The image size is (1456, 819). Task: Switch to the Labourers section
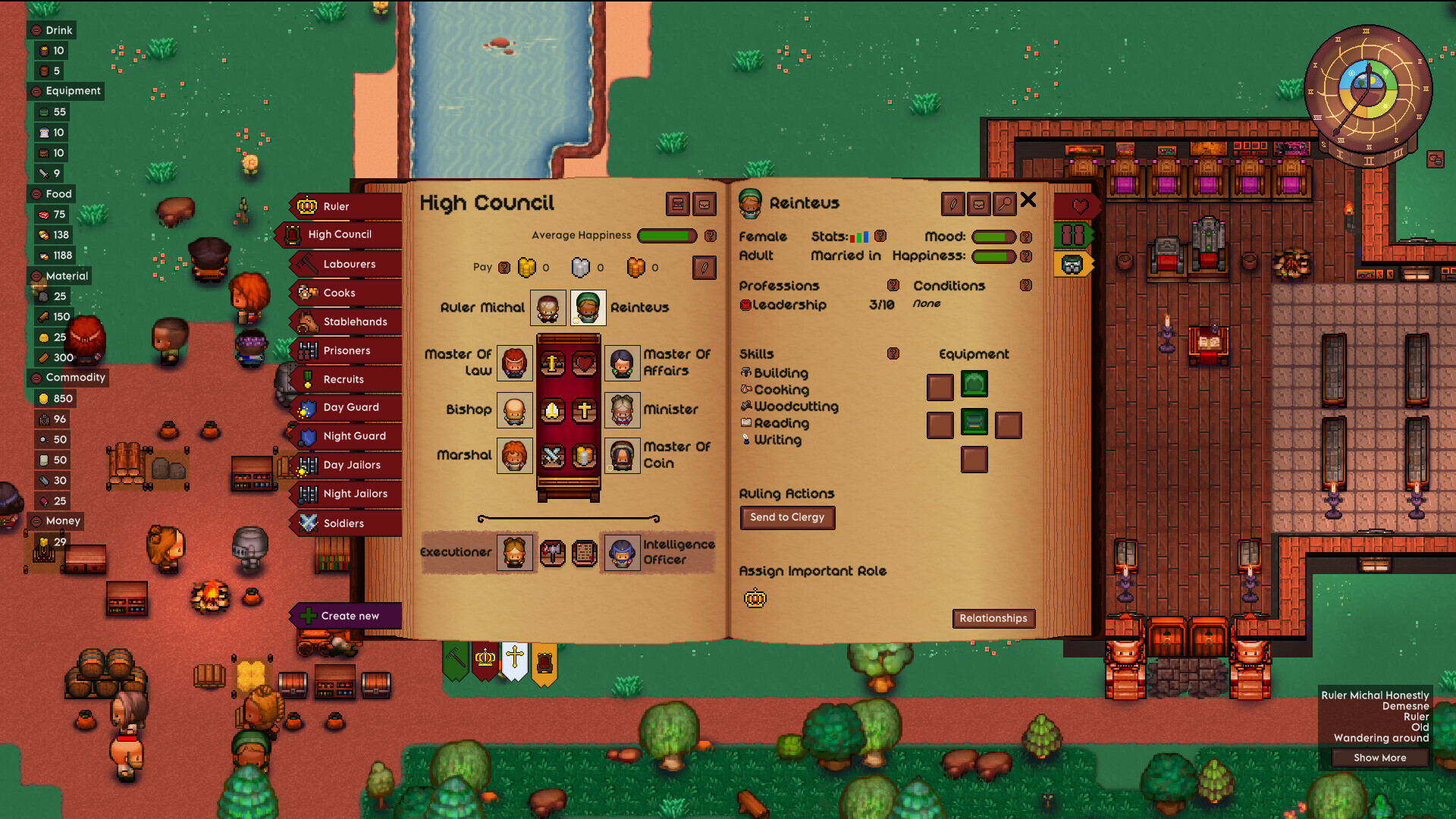coord(350,264)
